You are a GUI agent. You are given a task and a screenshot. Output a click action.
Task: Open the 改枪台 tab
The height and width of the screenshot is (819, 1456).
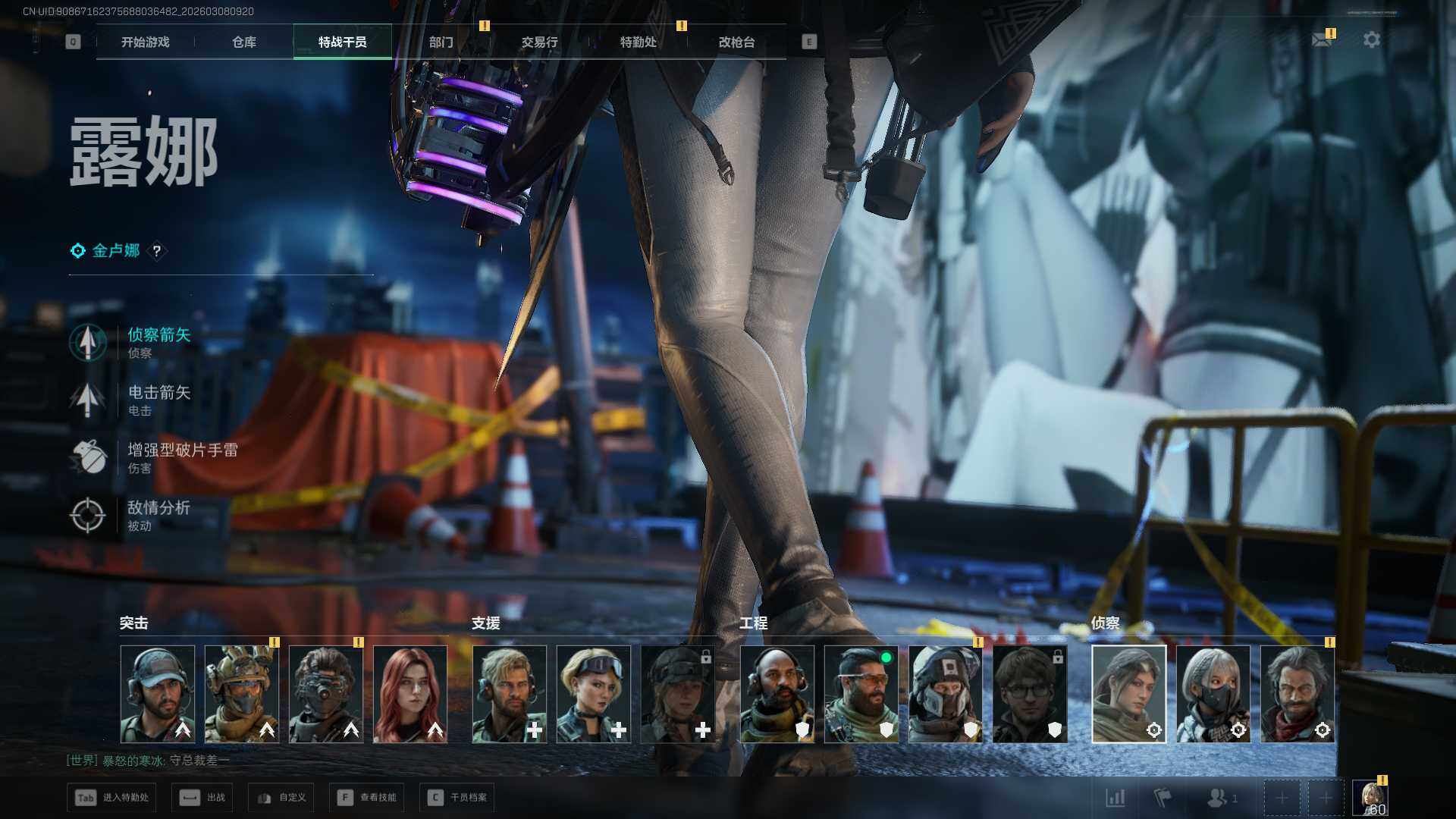click(x=736, y=42)
